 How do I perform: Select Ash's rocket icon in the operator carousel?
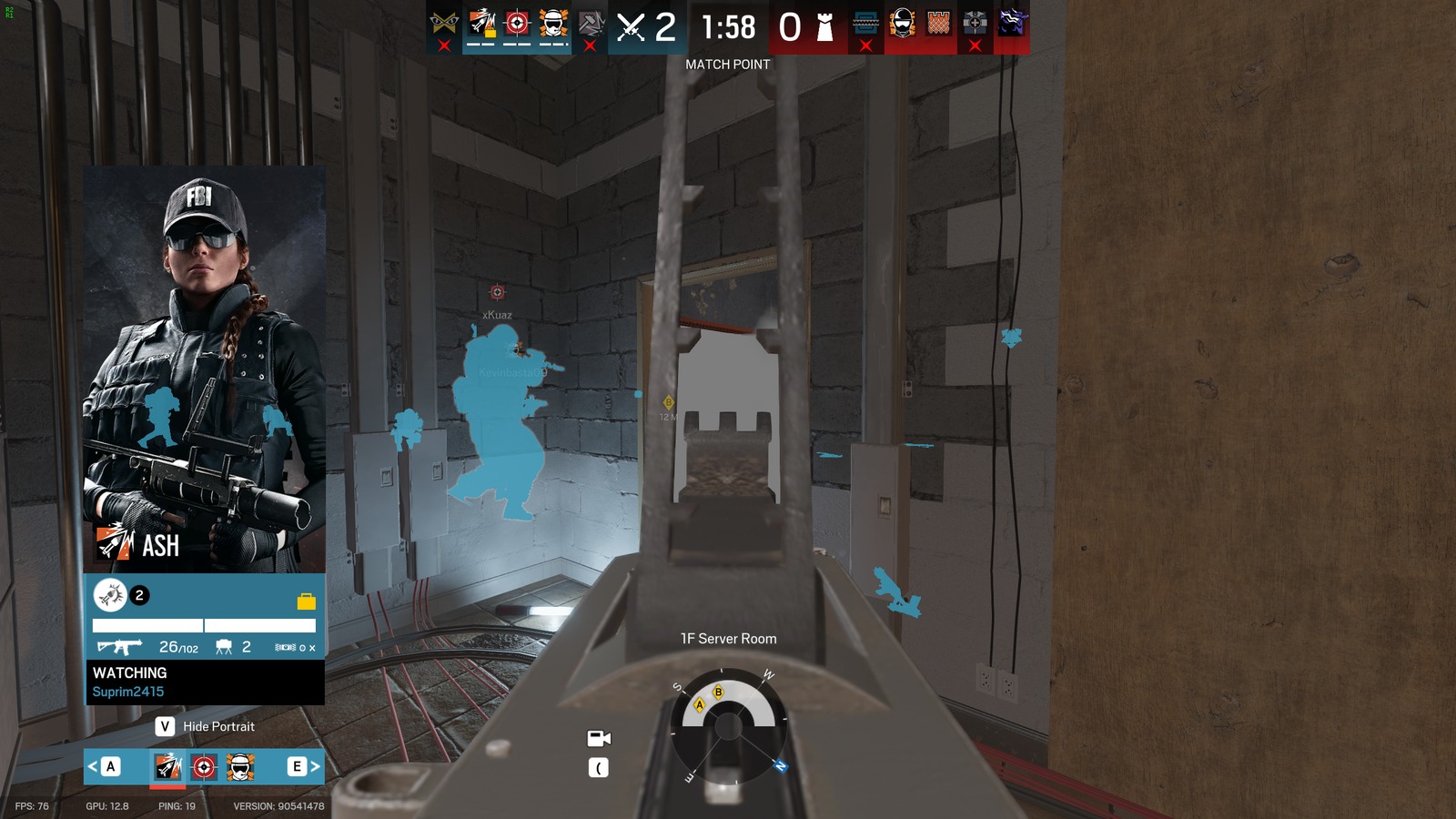[166, 767]
